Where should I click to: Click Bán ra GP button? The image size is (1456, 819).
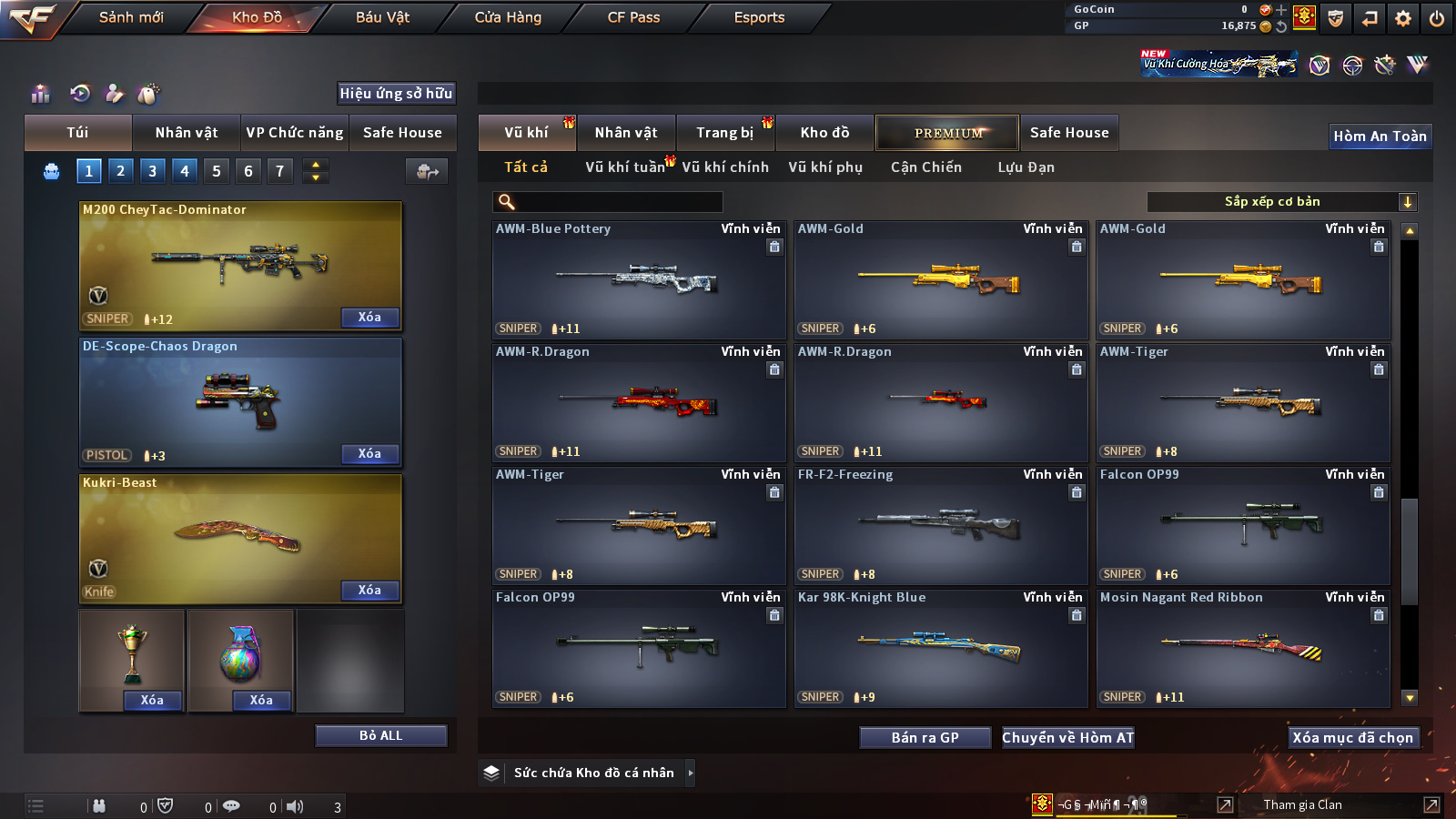(925, 738)
